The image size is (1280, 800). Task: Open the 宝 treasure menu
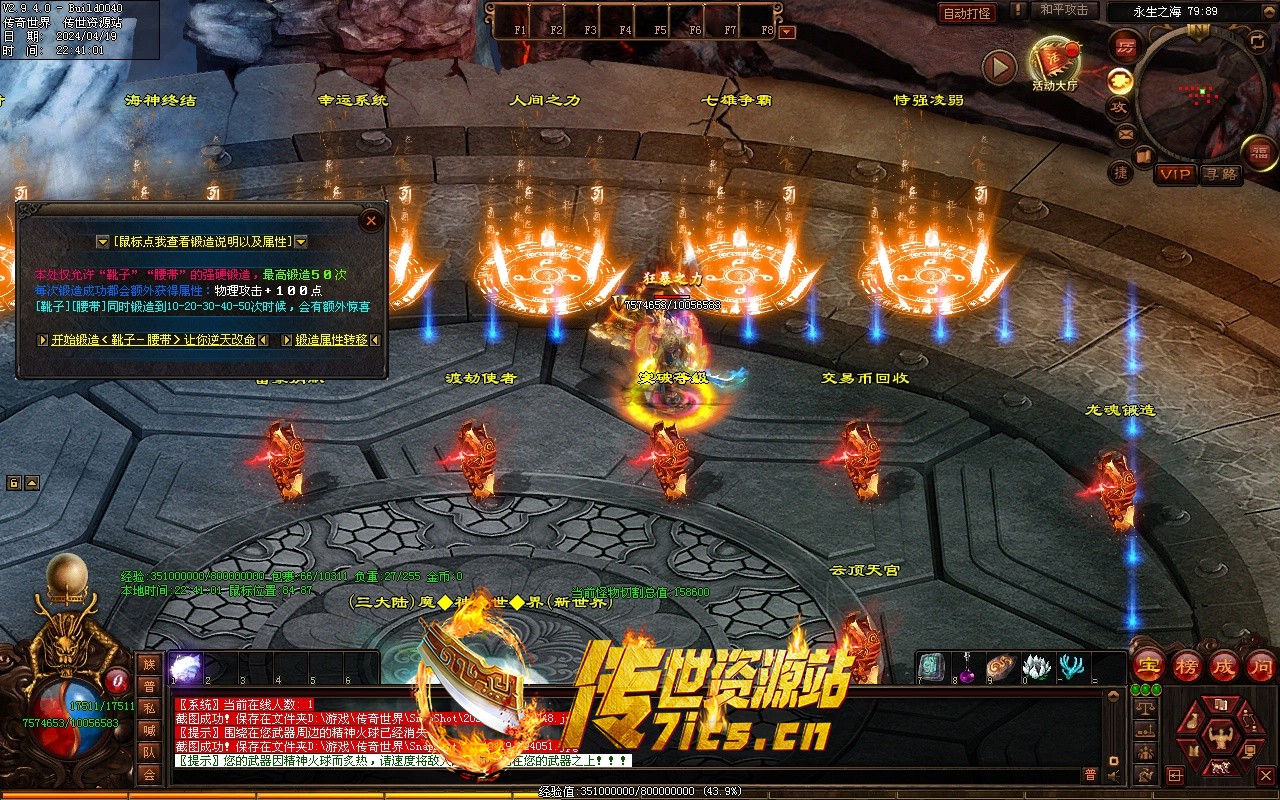[1148, 666]
